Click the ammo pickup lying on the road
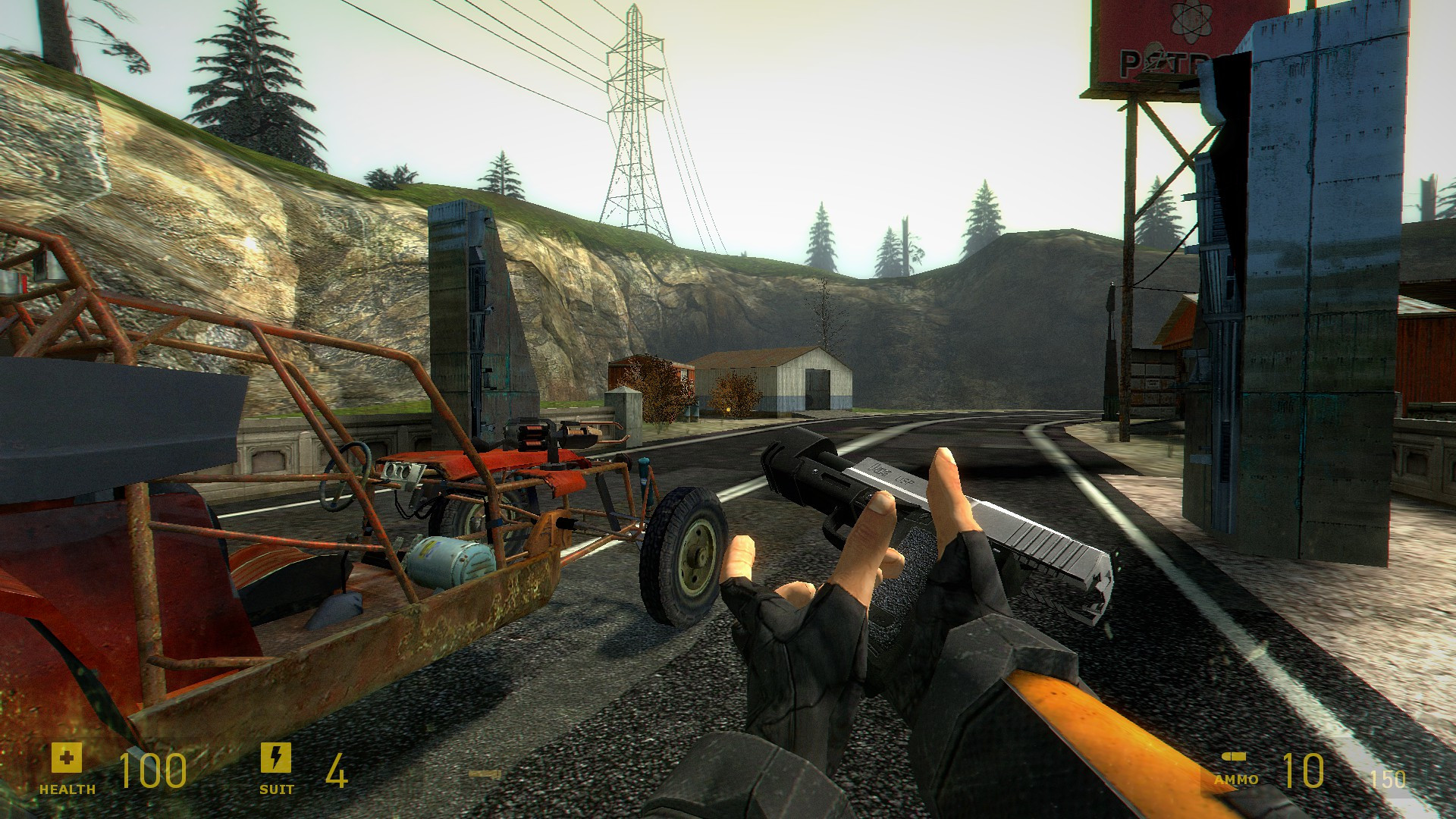 [x=485, y=773]
